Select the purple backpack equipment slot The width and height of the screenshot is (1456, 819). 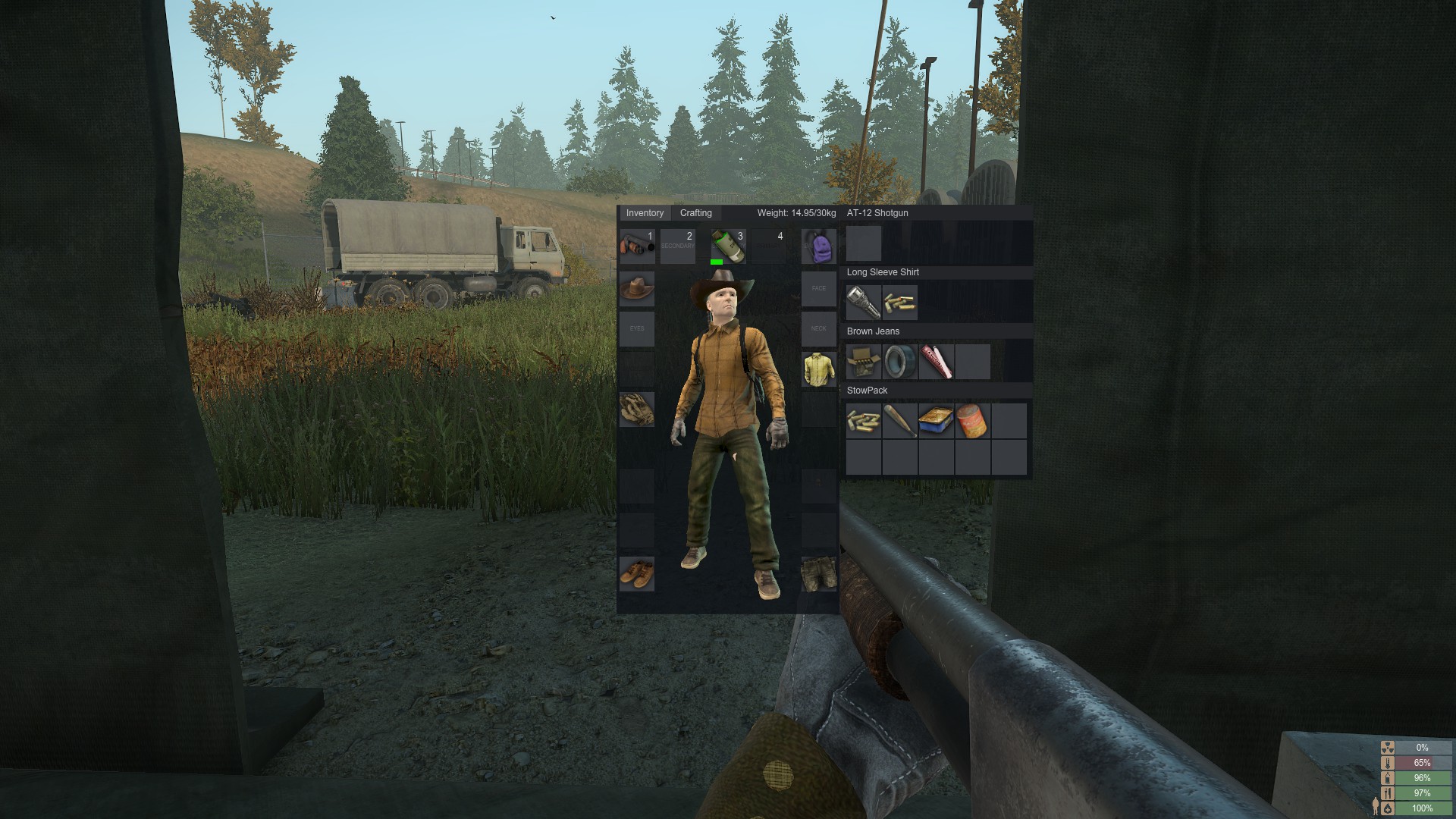(x=819, y=246)
